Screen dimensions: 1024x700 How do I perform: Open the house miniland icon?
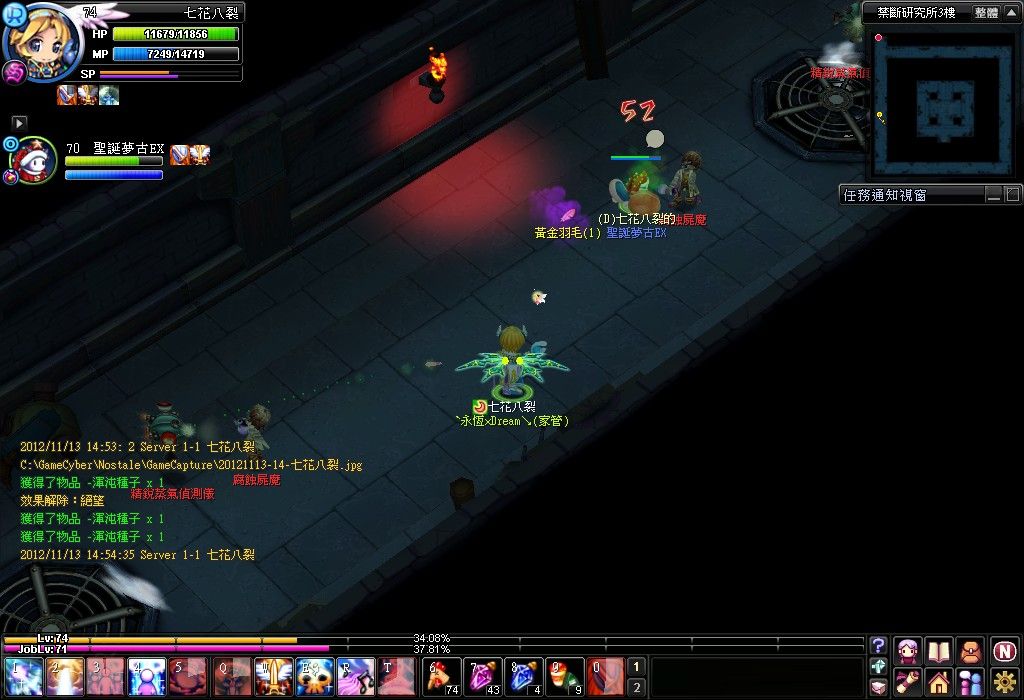tap(939, 683)
